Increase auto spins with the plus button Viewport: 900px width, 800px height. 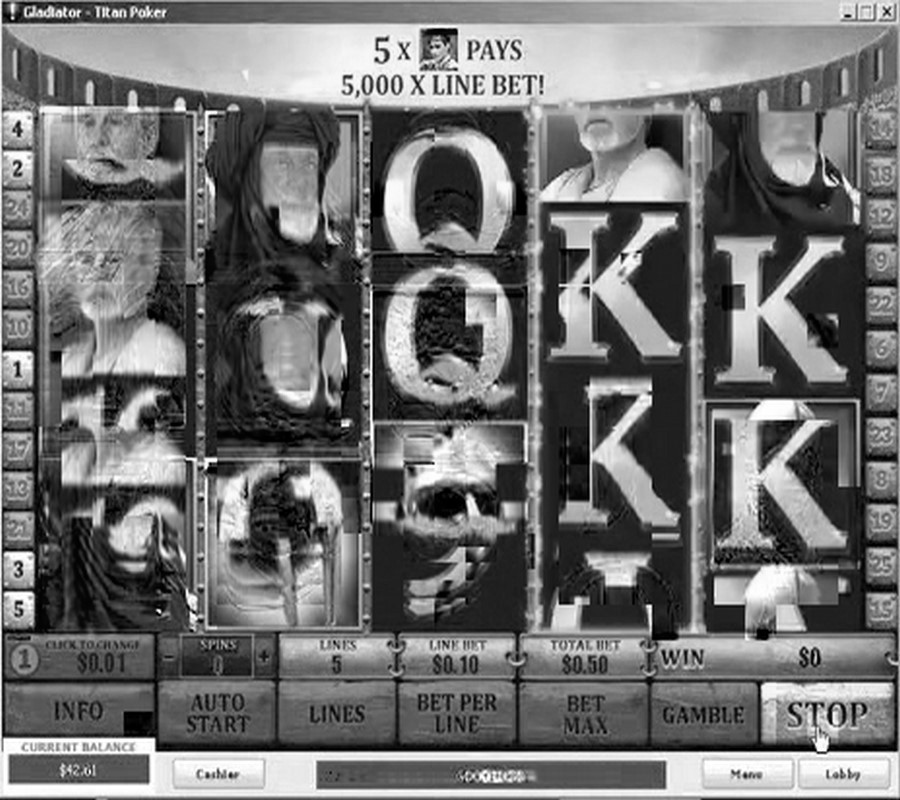264,657
